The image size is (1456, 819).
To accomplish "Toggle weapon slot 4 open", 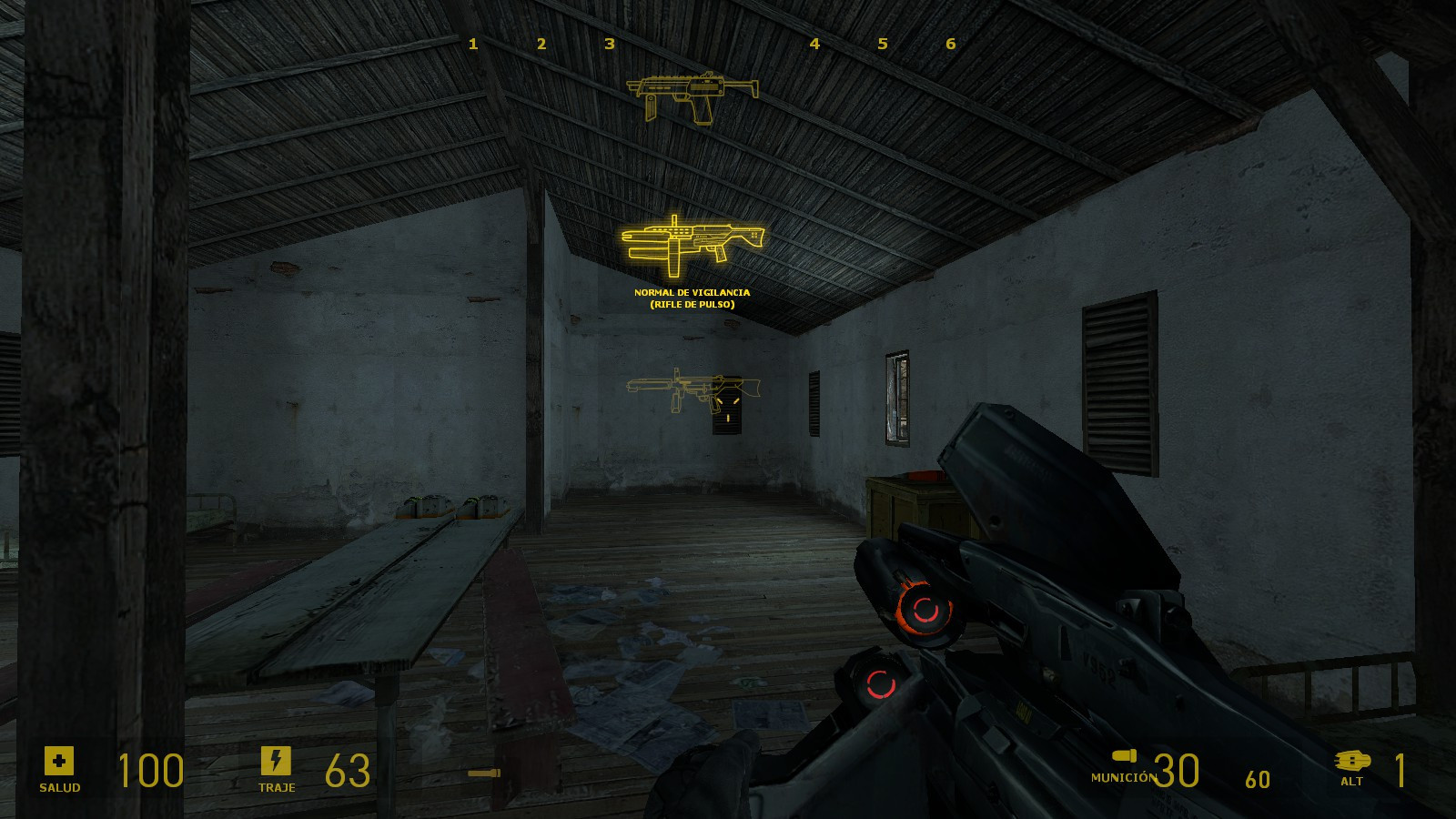I will [x=814, y=42].
